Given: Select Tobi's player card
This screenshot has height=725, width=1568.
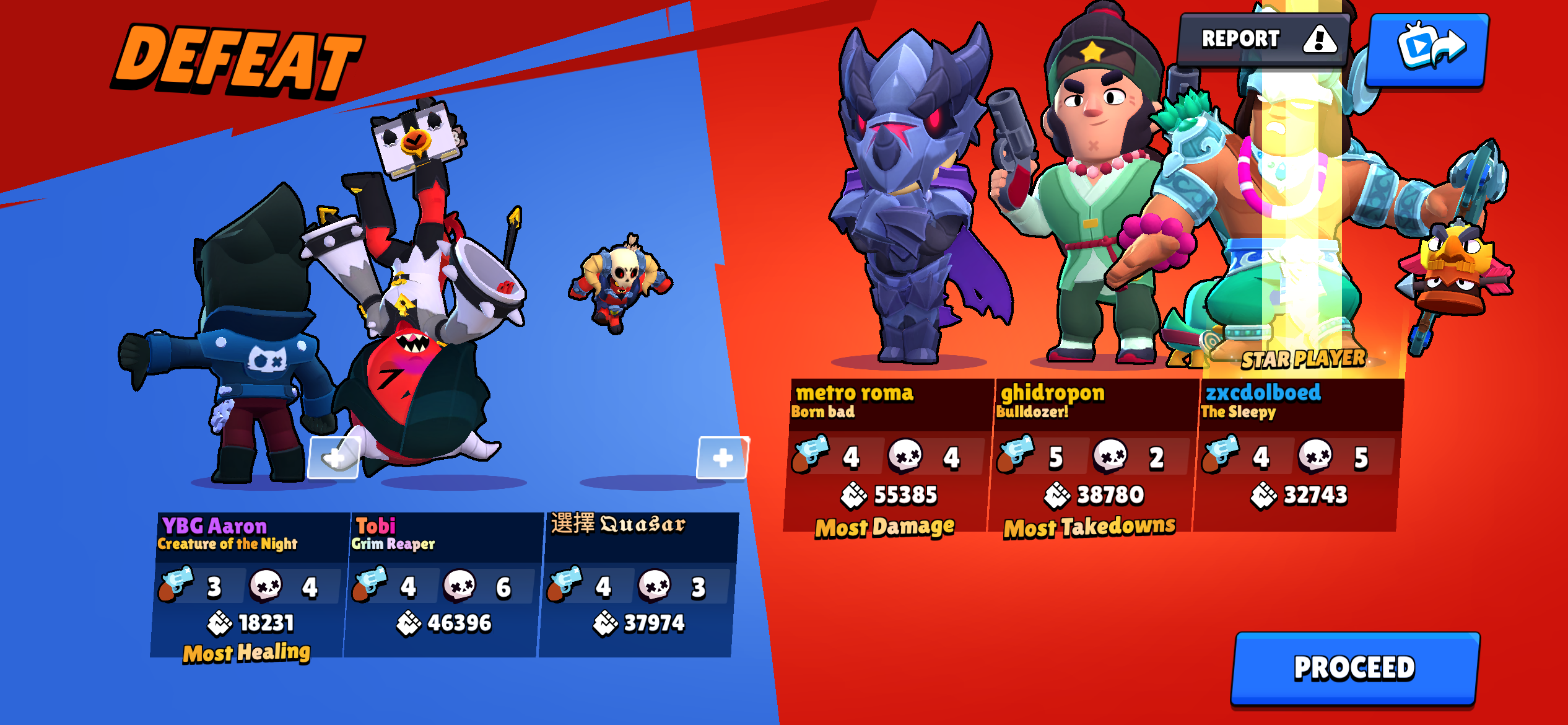Looking at the screenshot, I should (x=442, y=584).
